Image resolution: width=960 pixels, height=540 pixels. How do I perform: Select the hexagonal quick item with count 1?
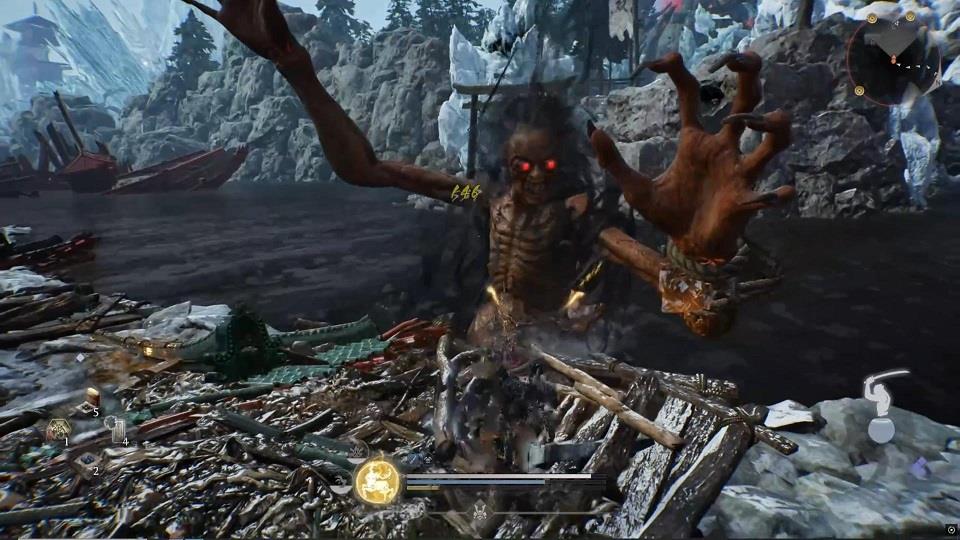58,430
